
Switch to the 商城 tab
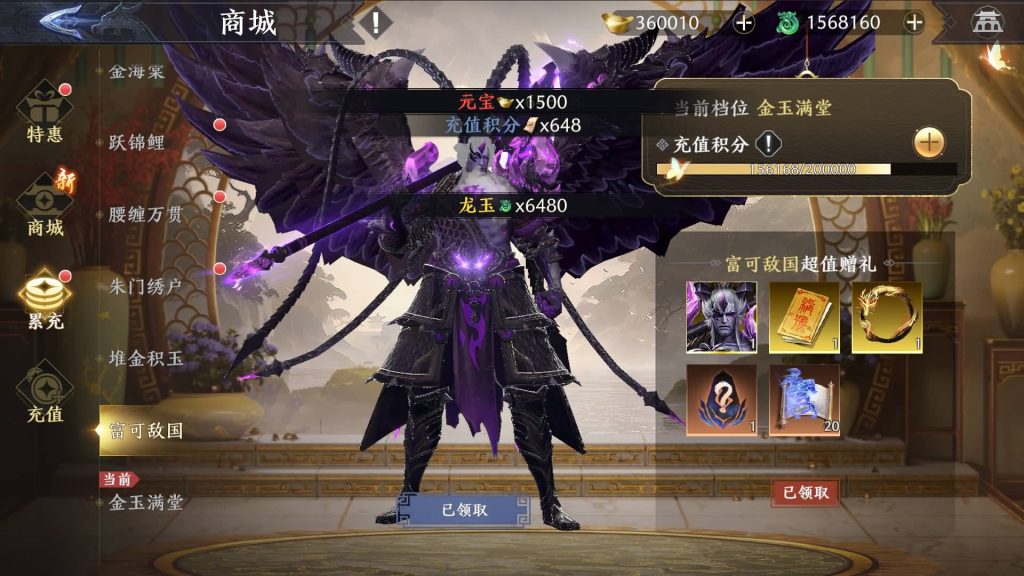coord(45,206)
